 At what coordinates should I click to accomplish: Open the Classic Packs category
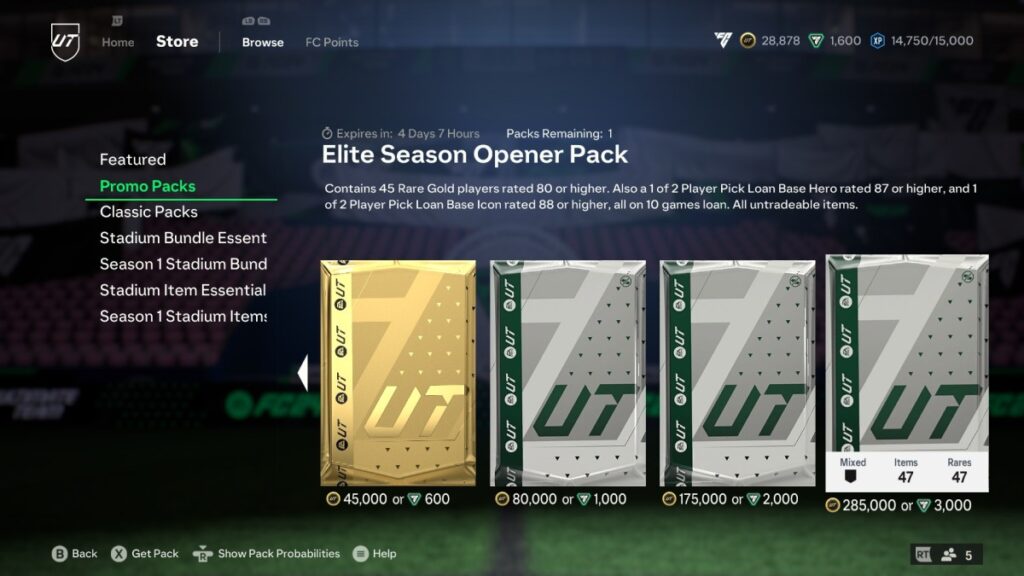pos(149,212)
